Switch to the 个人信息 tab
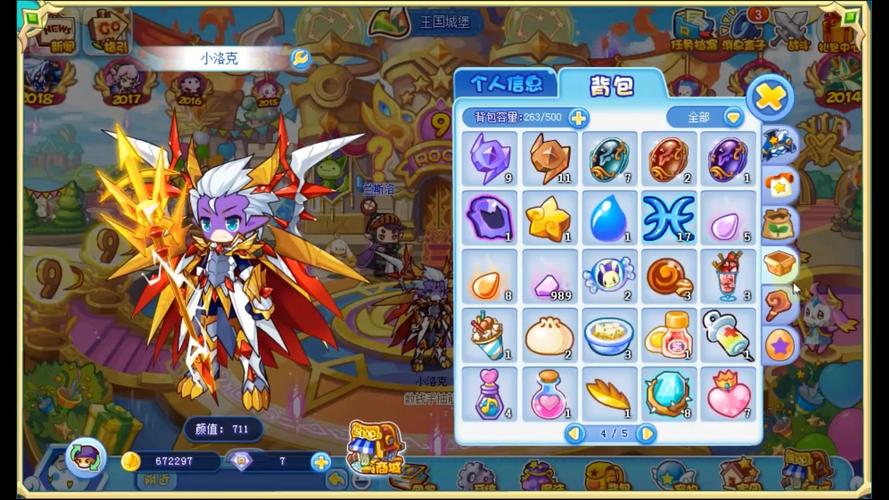 pos(505,84)
